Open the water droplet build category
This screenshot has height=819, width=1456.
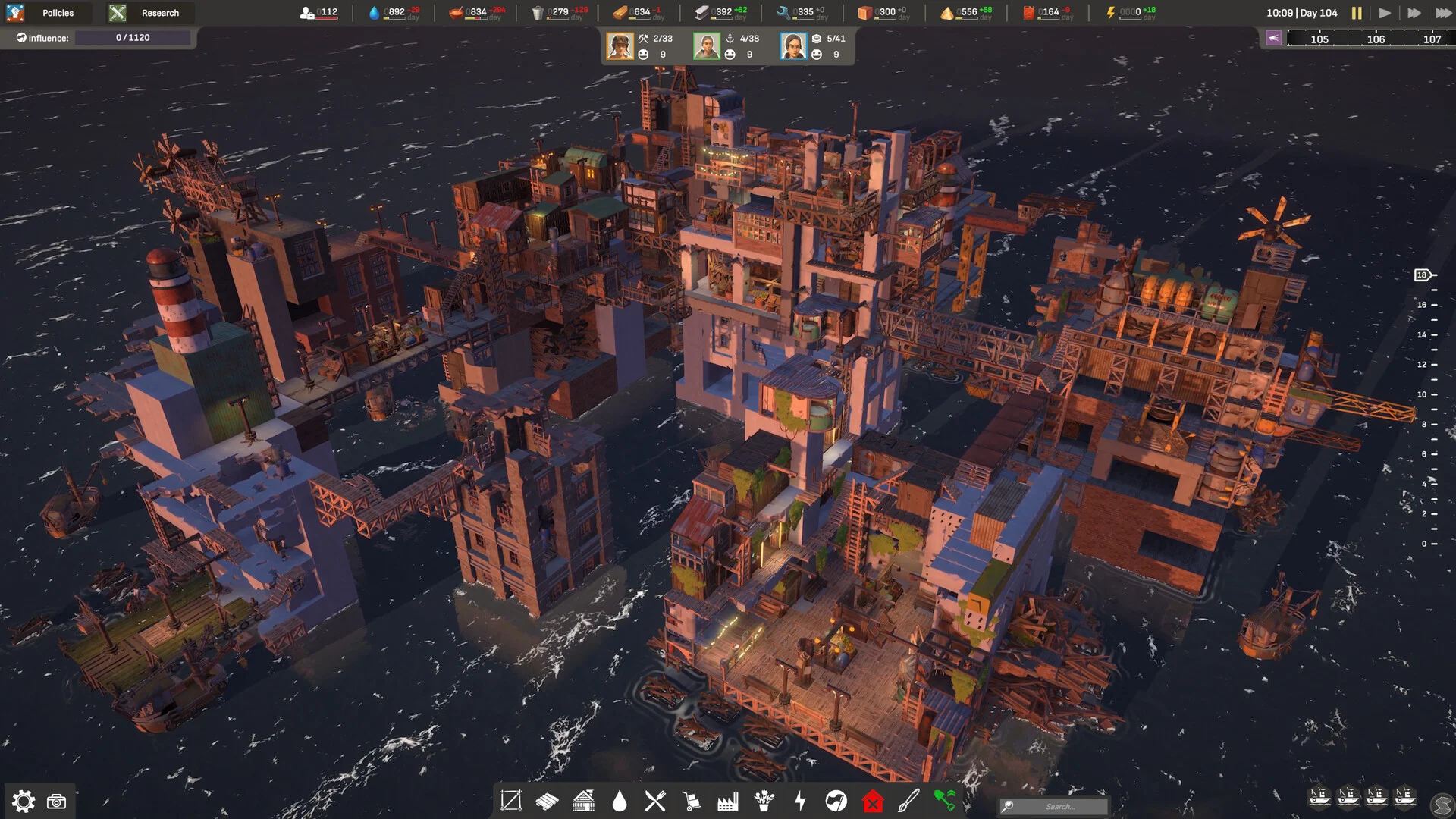coord(620,801)
